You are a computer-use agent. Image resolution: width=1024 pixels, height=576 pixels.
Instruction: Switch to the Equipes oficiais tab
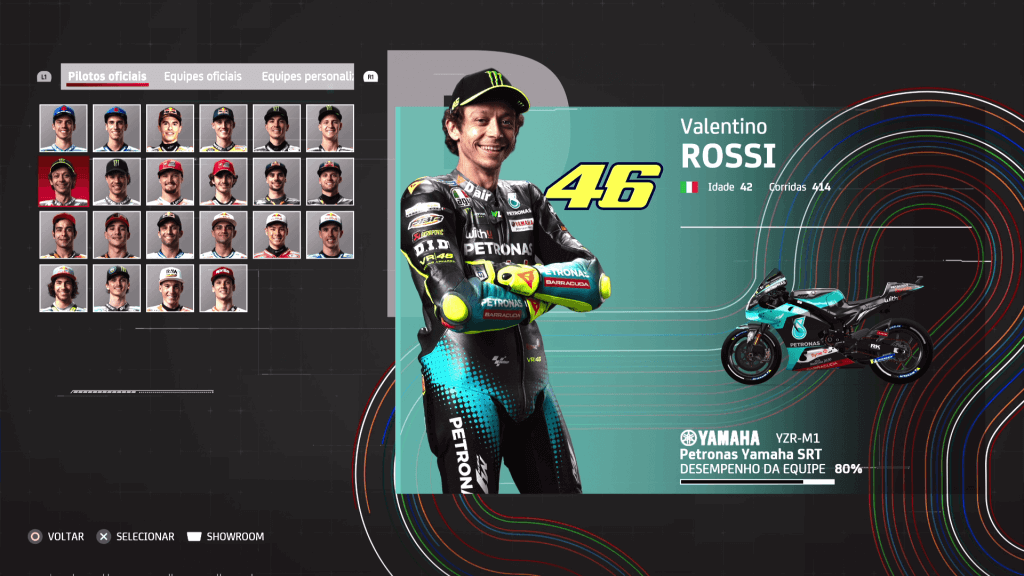pyautogui.click(x=203, y=77)
